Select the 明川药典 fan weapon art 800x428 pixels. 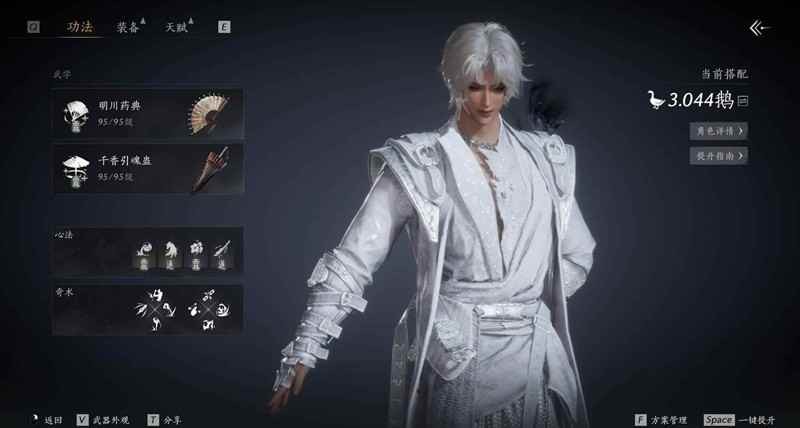pos(147,114)
